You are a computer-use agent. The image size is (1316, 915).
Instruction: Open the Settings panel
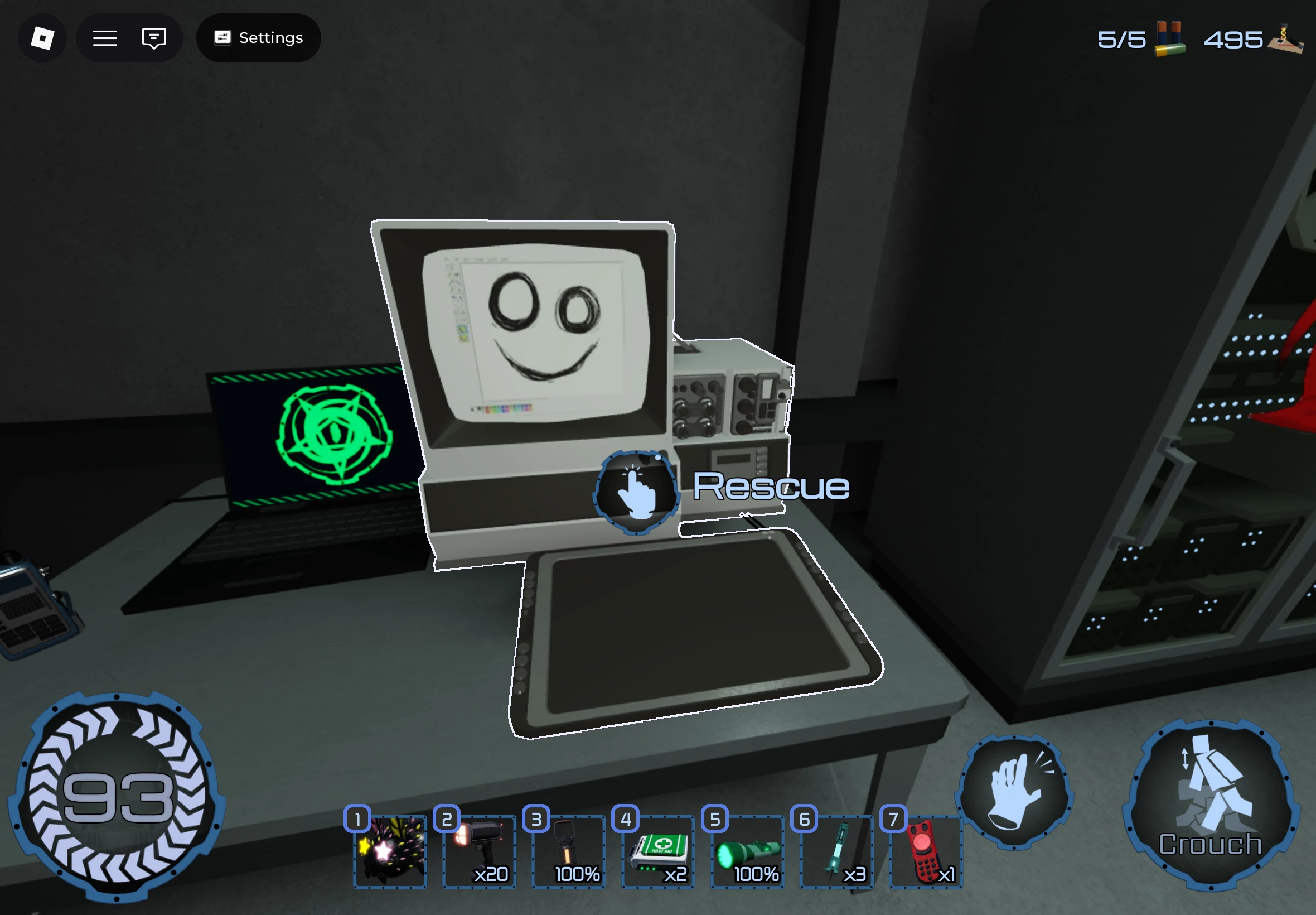(258, 38)
